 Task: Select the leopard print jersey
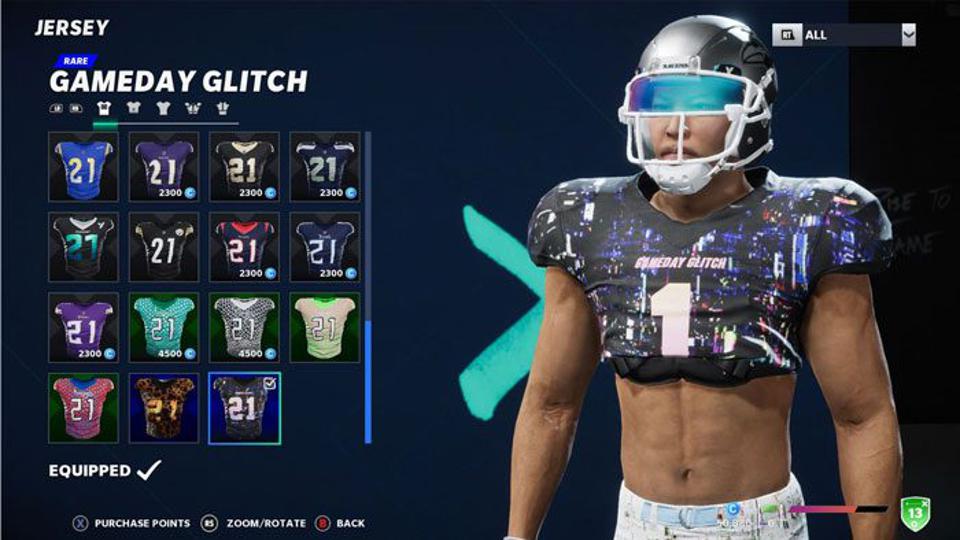point(163,407)
